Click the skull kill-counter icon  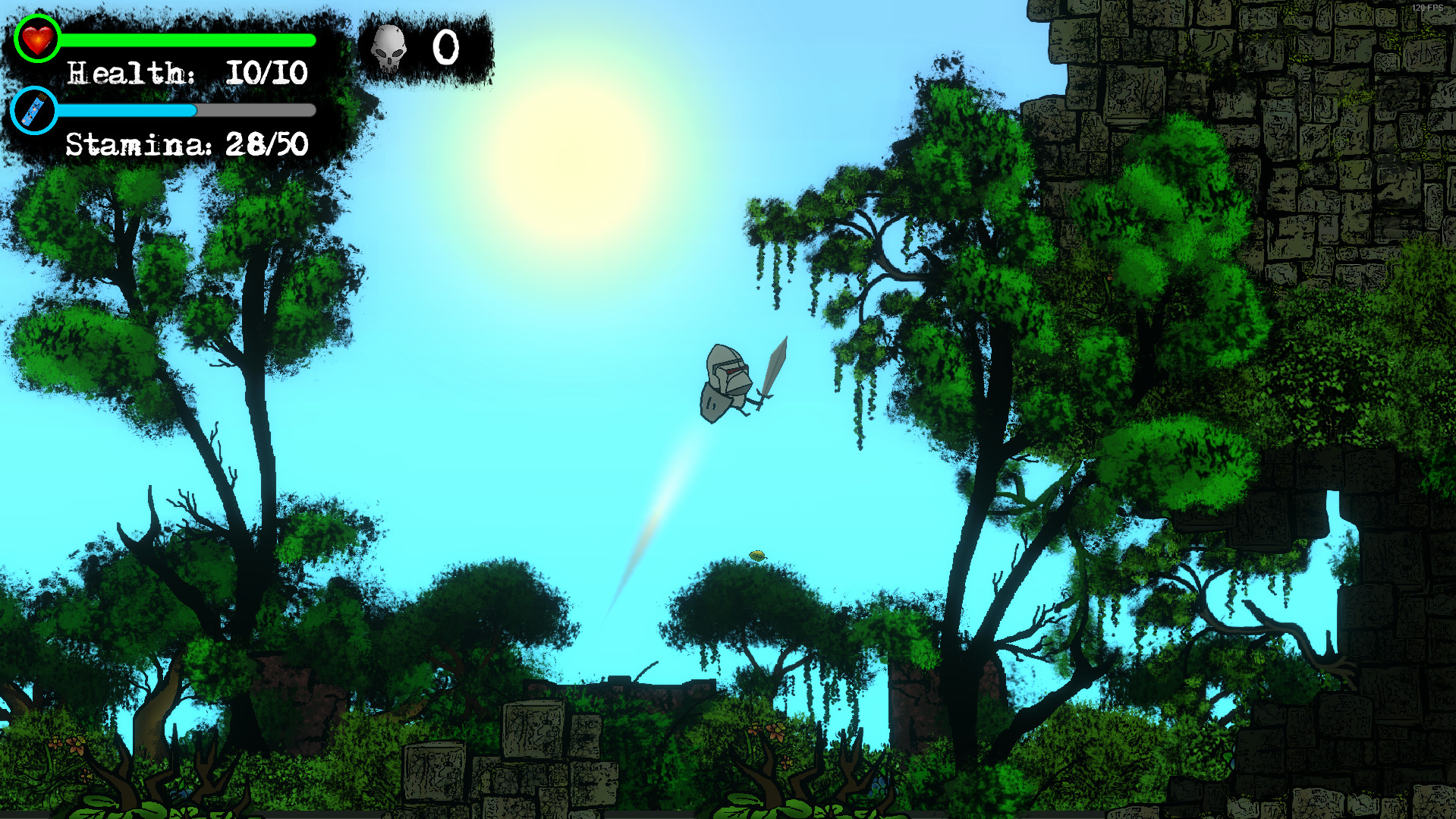tap(390, 49)
